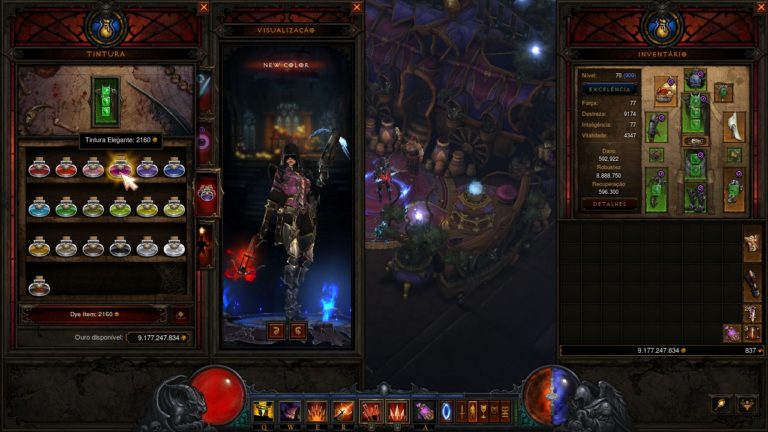Close the Tintura dye panel

[x=204, y=7]
